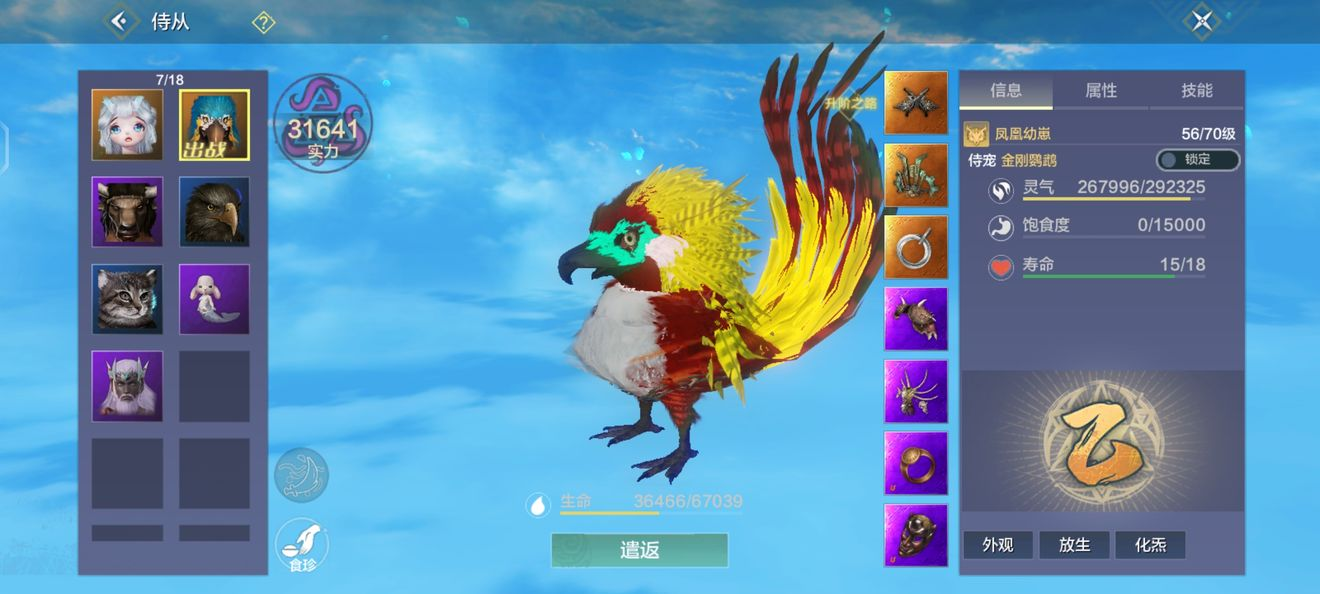Choose the bull demon attendant portrait
The width and height of the screenshot is (1320, 594).
pyautogui.click(x=127, y=212)
